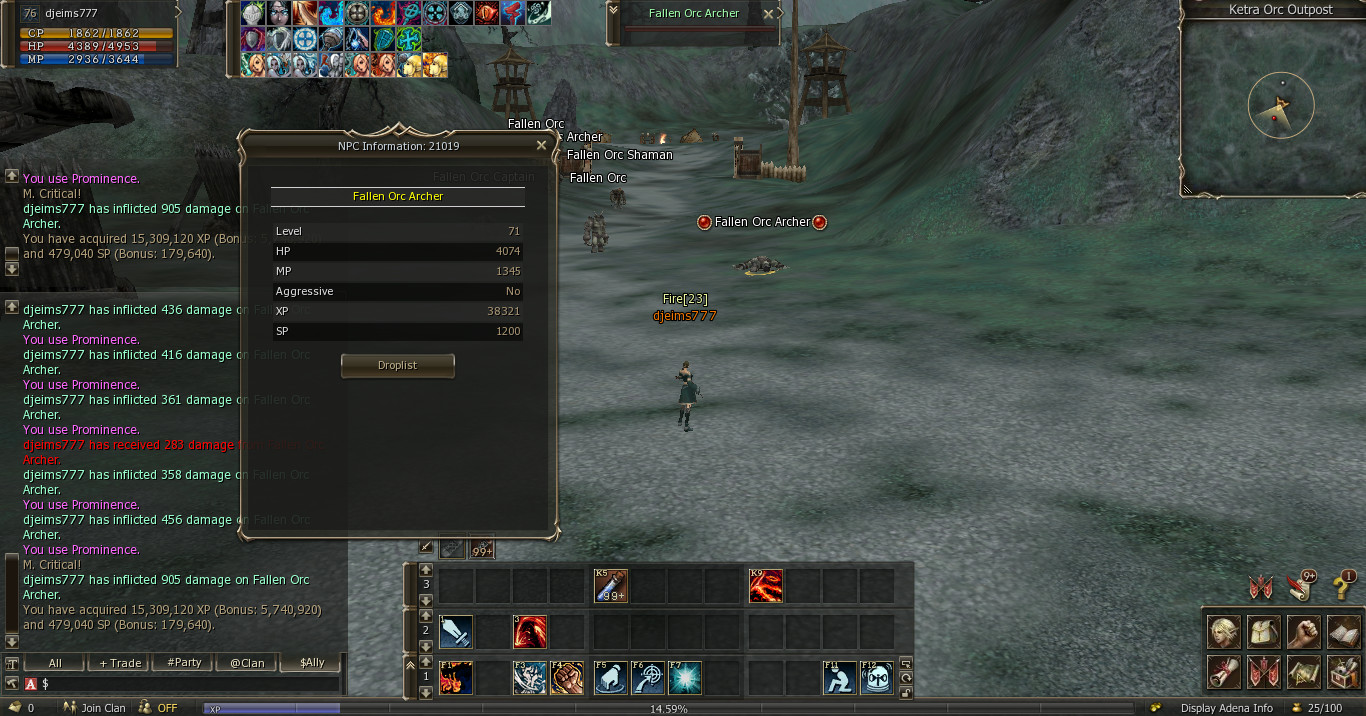1366x716 pixels.
Task: Toggle Display Adena Info
Action: coord(1226,708)
